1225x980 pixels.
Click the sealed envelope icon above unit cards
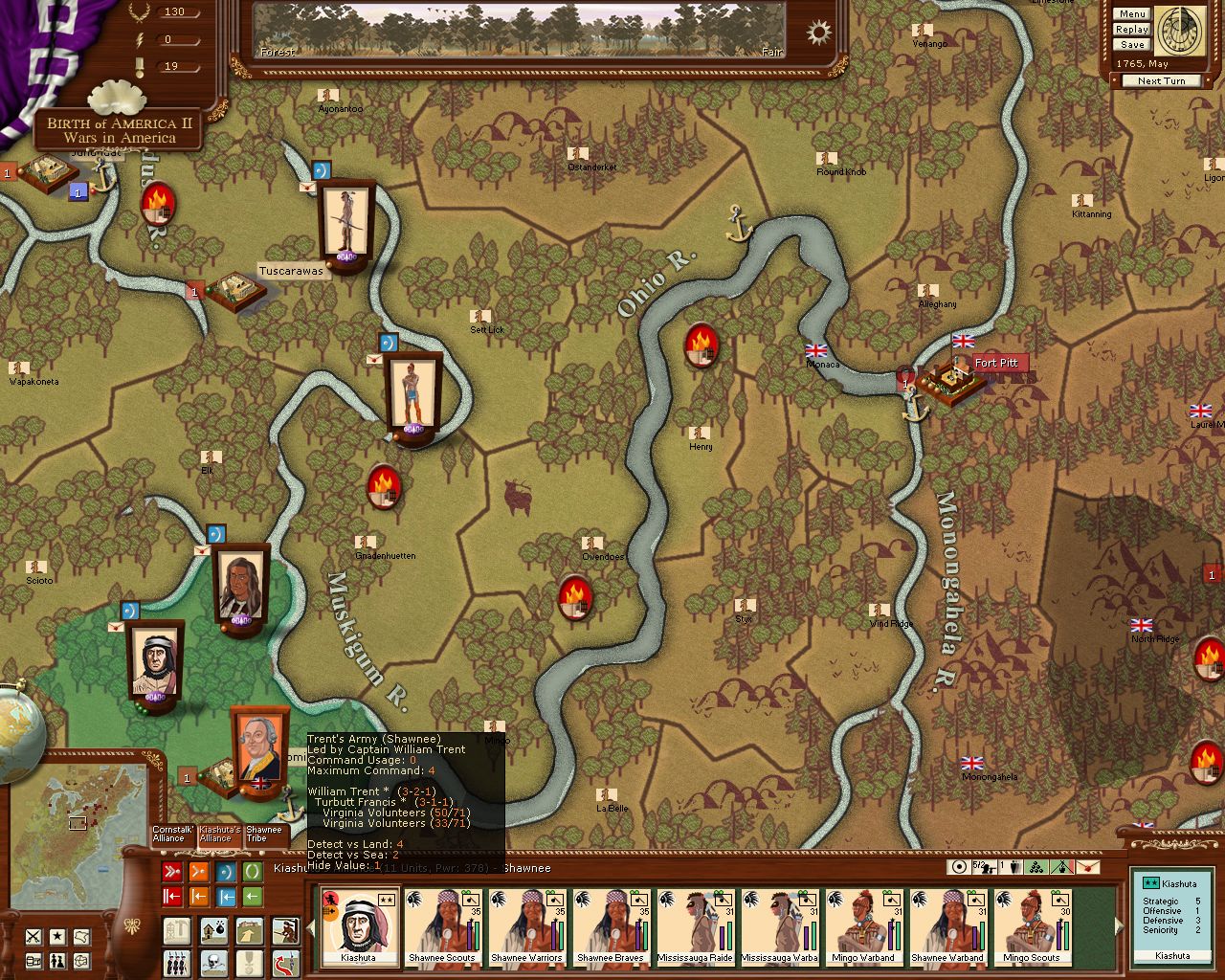tap(1088, 867)
